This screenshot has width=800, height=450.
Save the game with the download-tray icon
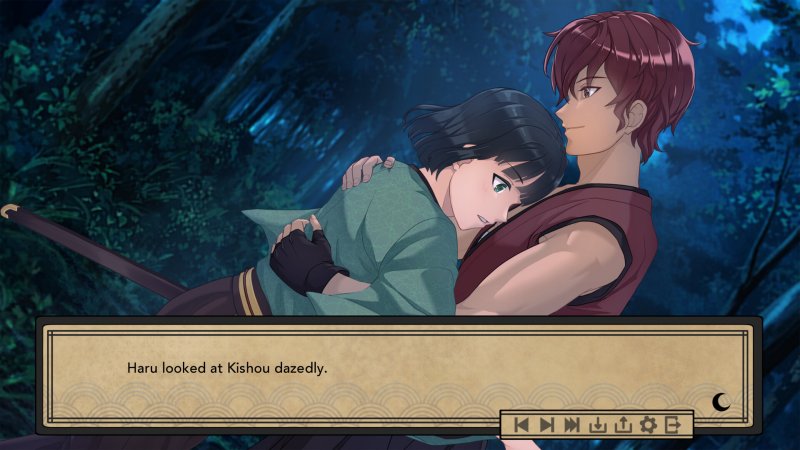(x=598, y=425)
